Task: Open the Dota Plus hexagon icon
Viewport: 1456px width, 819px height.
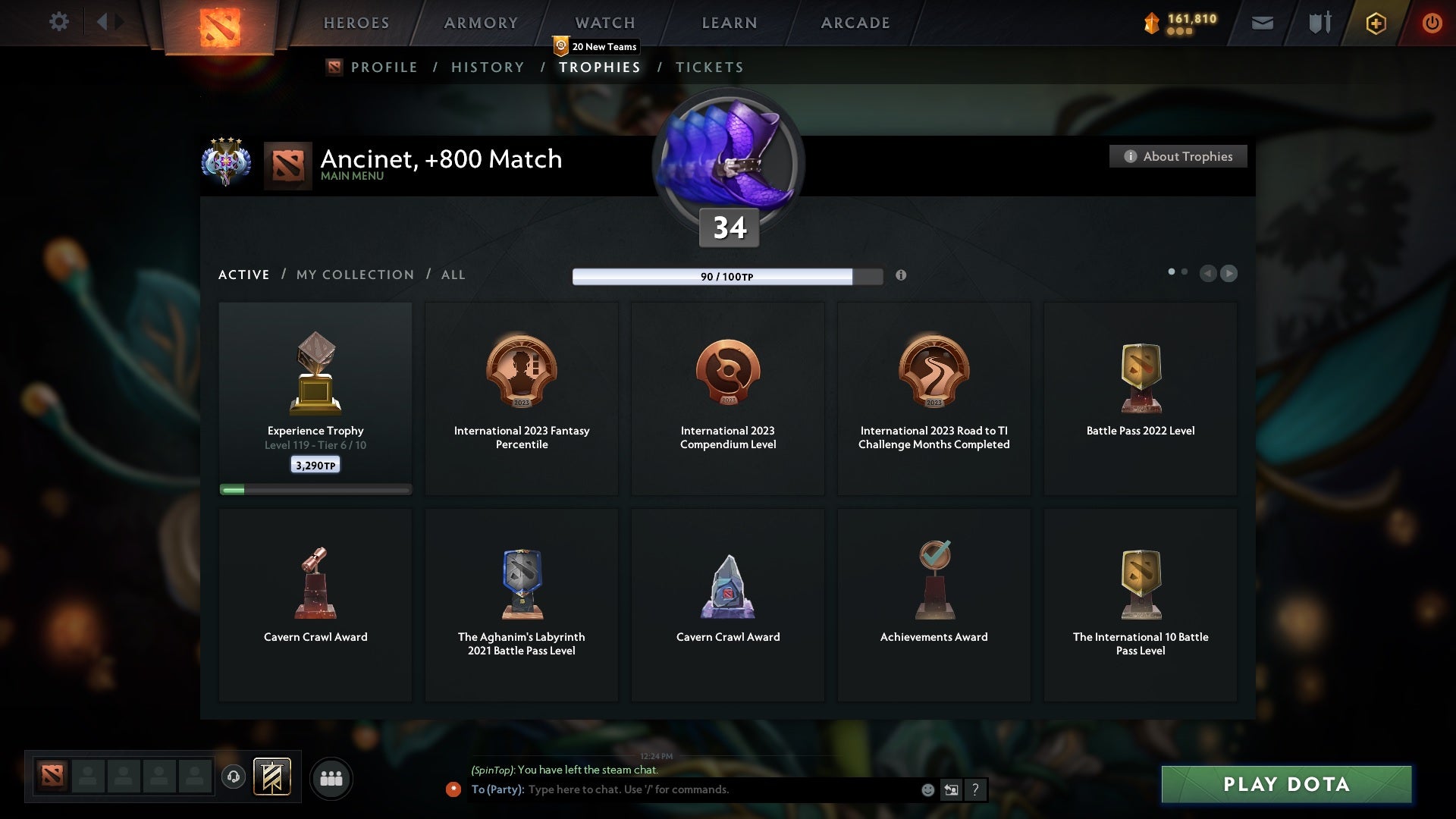Action: [1375, 23]
